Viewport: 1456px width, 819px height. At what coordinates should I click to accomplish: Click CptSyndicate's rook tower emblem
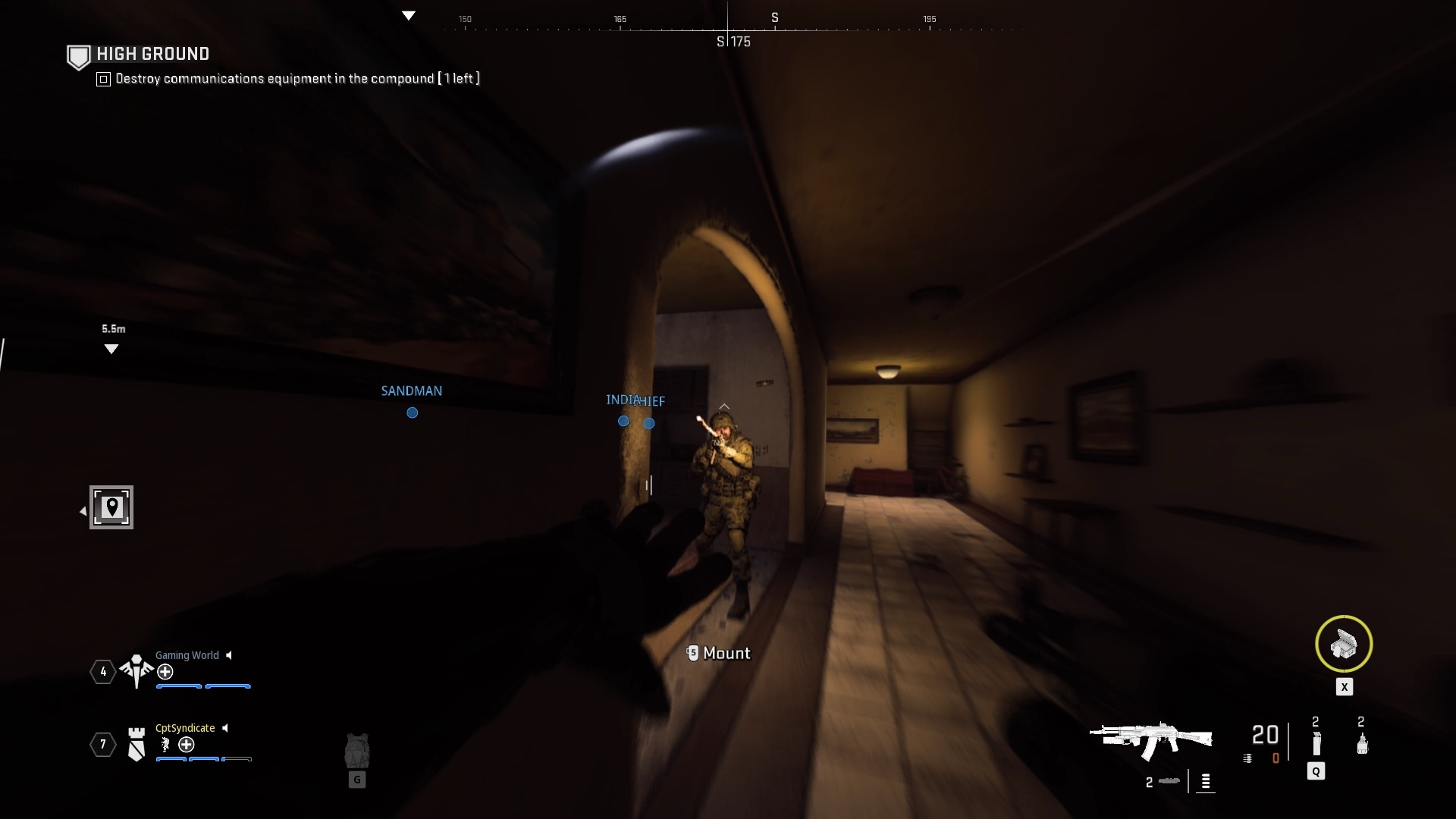coord(136,745)
